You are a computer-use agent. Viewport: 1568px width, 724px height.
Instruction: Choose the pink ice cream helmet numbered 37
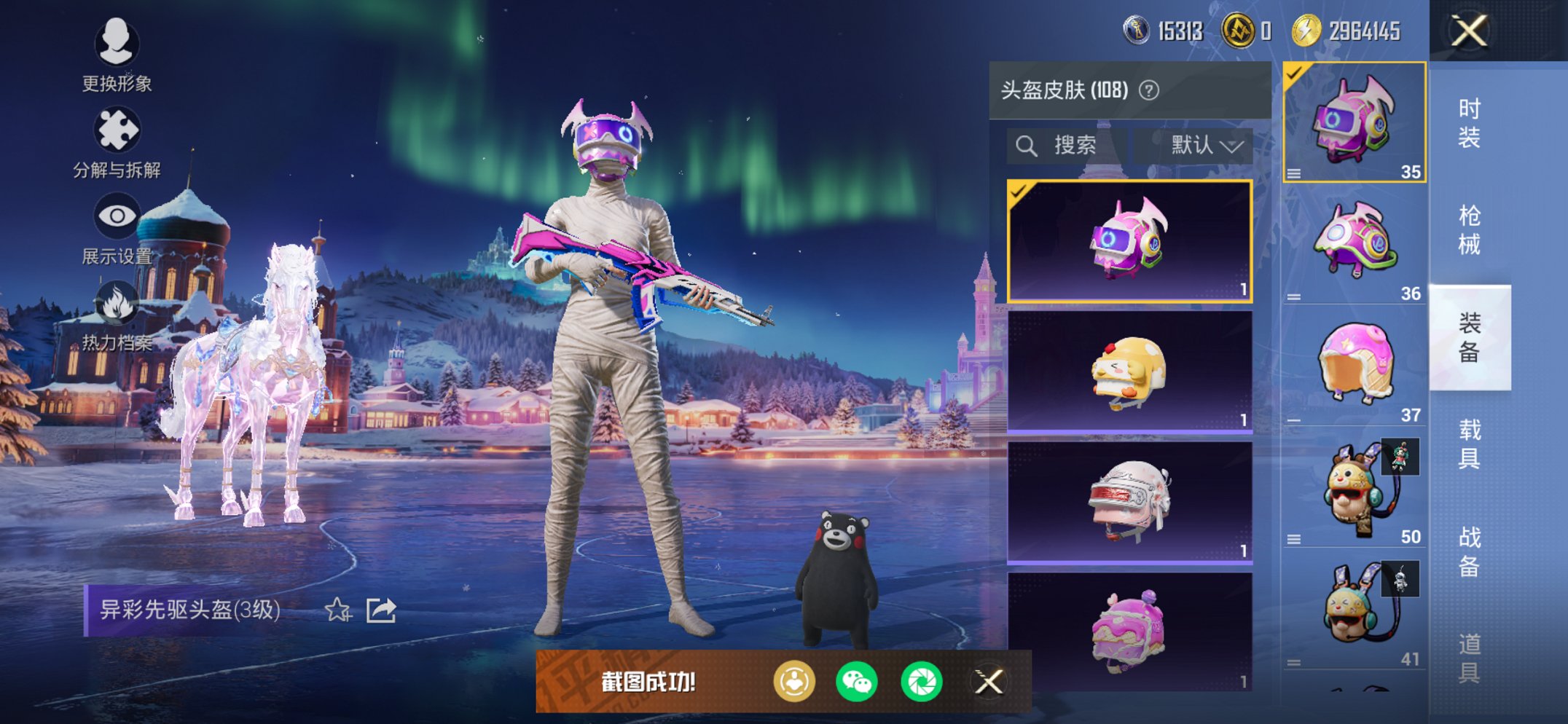pos(1355,364)
